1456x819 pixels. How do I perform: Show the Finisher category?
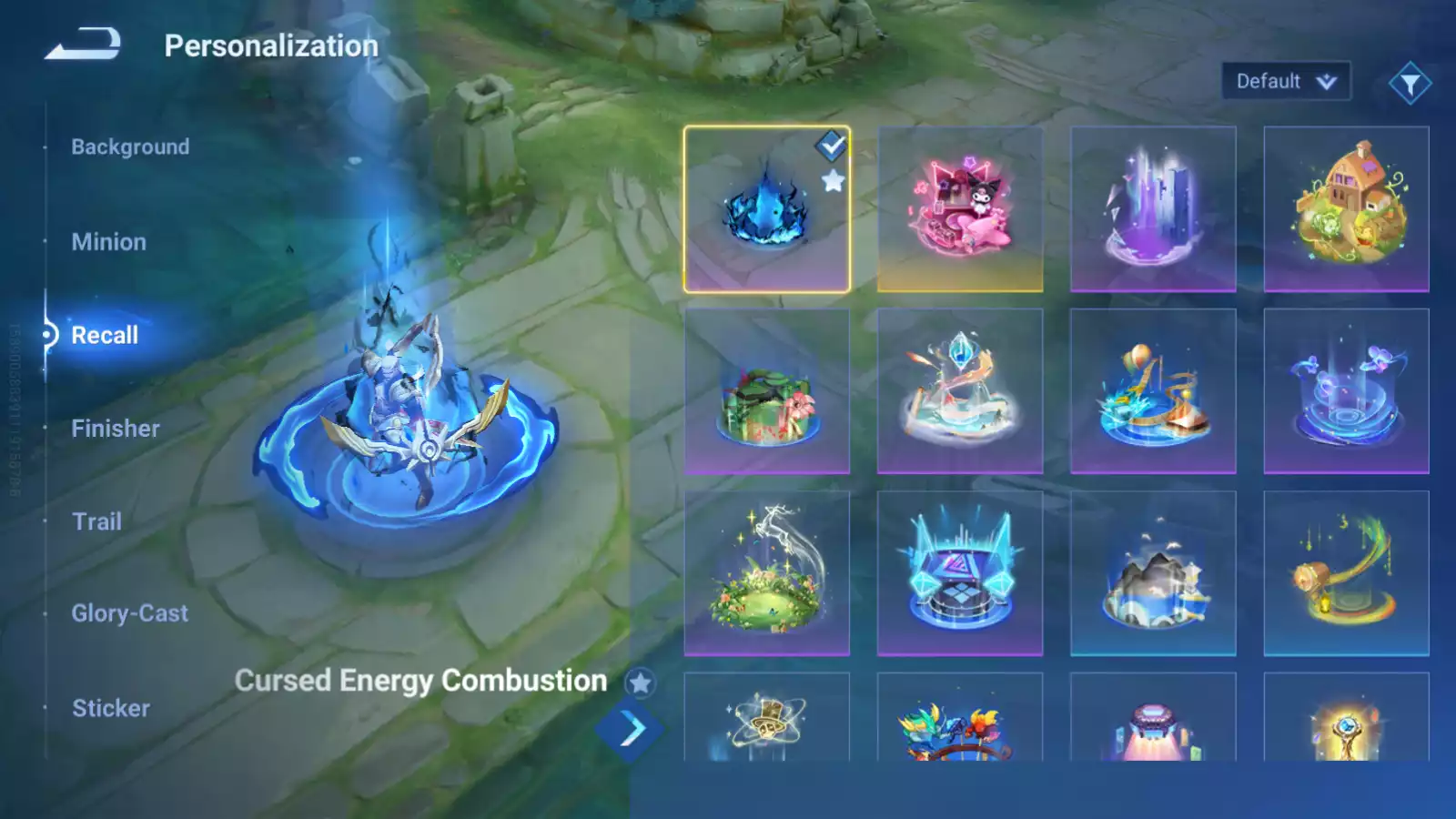click(116, 429)
